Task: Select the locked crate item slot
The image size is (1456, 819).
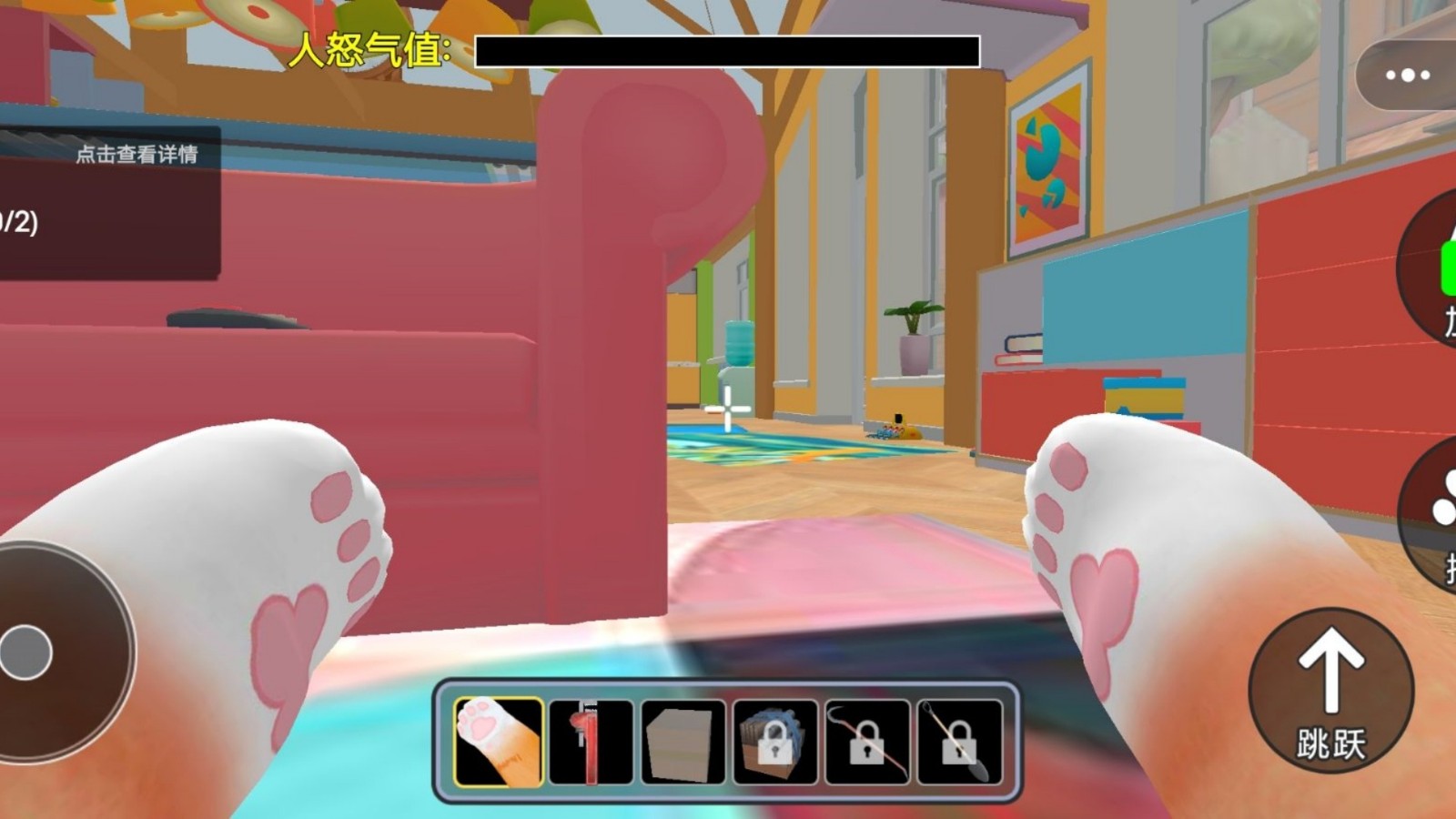Action: [775, 741]
